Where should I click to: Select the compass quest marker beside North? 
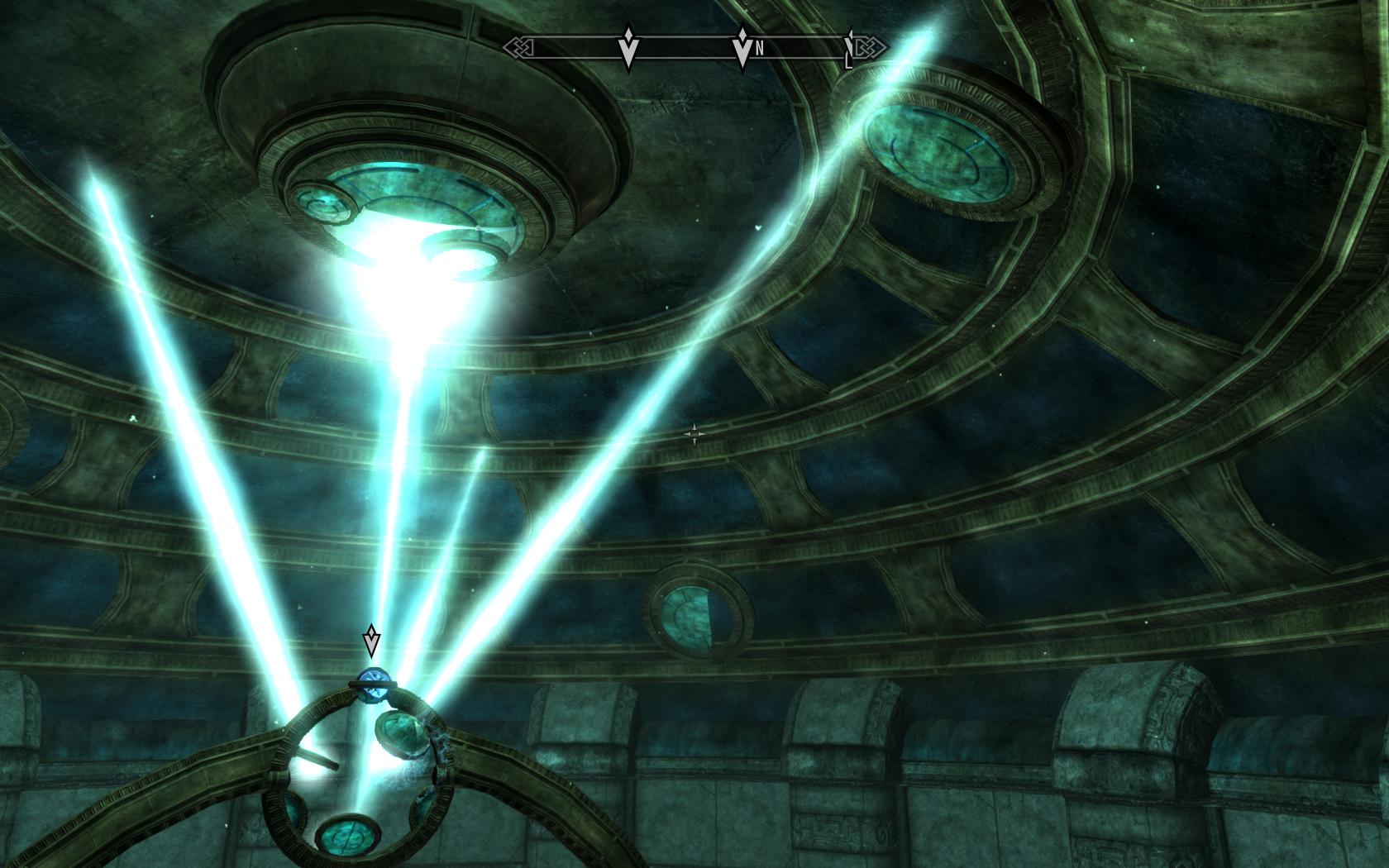742,49
